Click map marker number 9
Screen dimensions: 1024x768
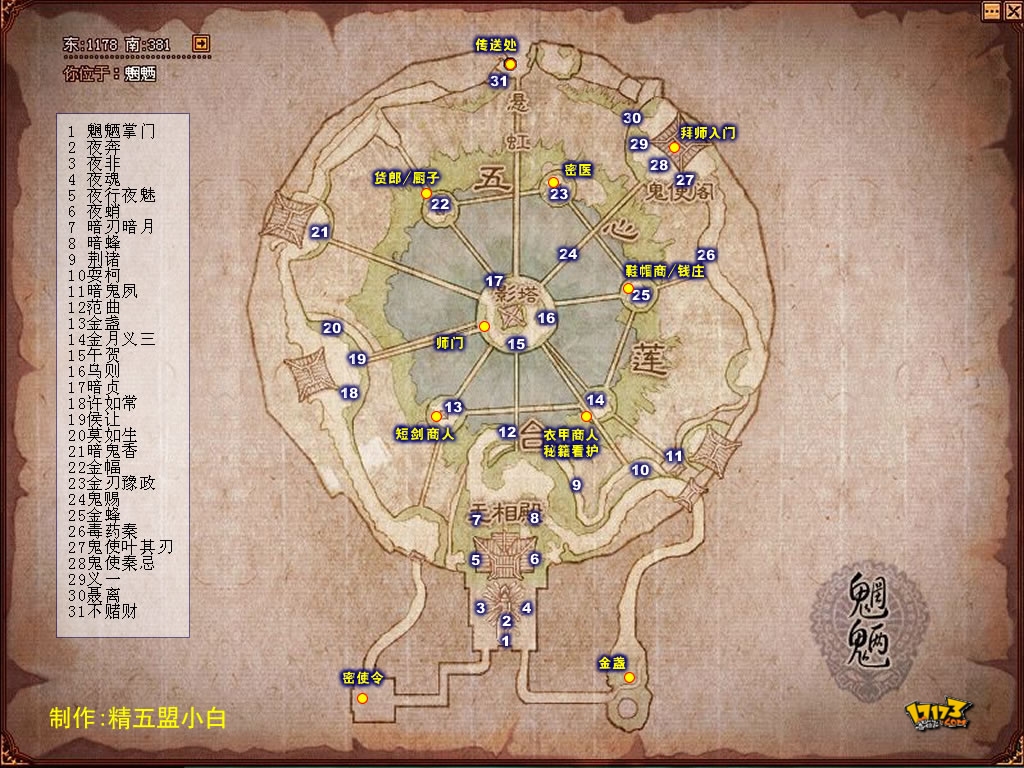[576, 485]
